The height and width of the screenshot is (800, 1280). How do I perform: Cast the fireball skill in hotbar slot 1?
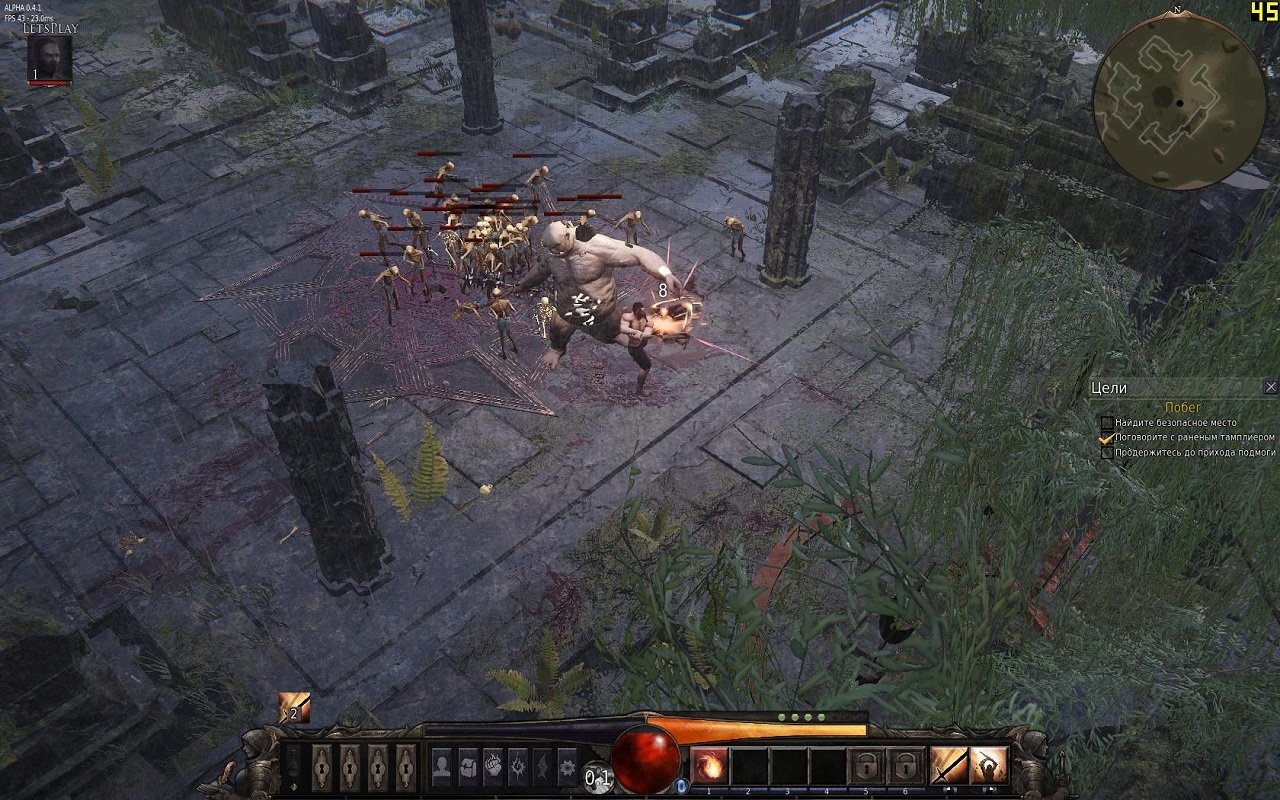tap(708, 766)
